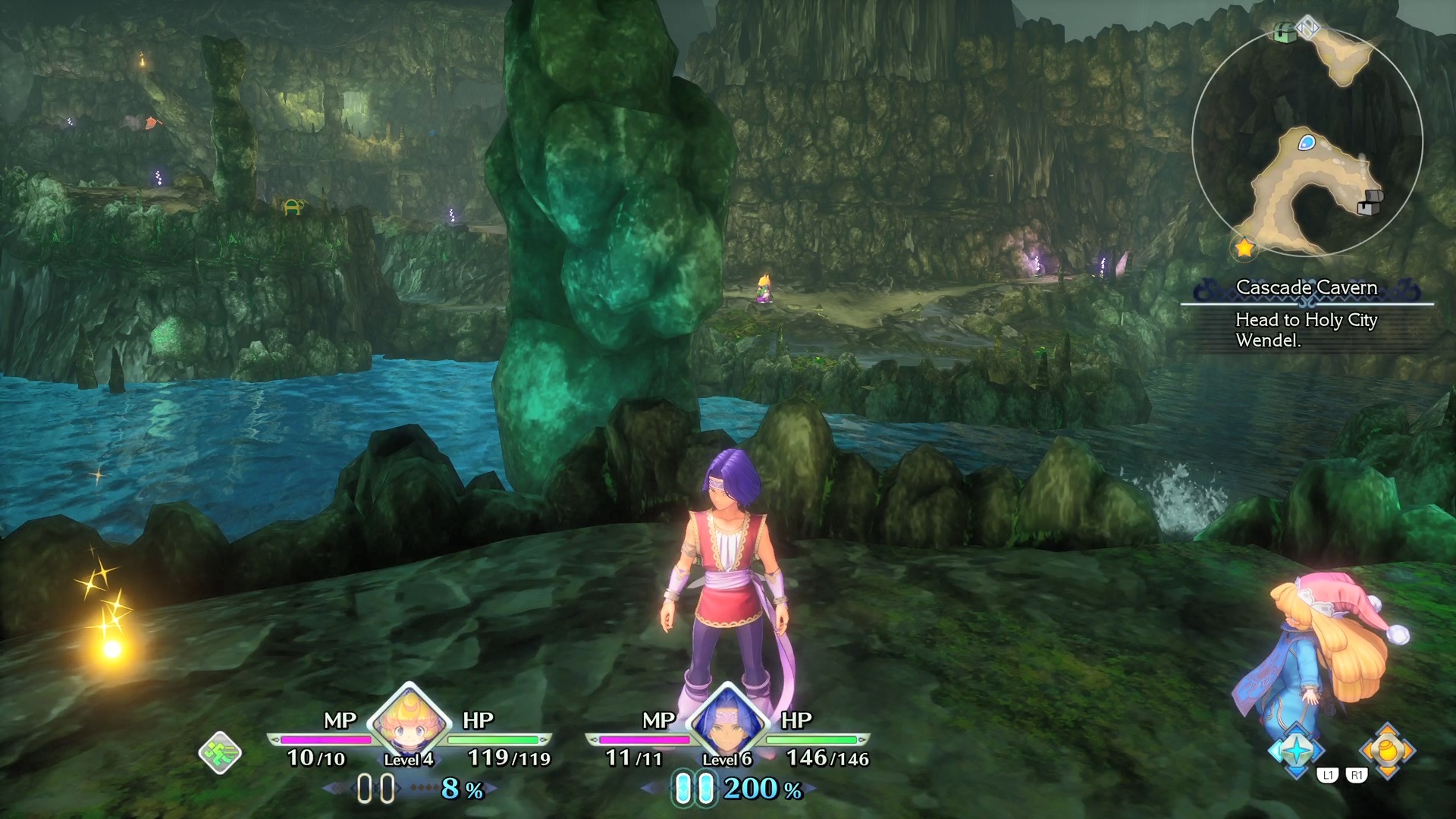Click the north compass marker on minimap
The height and width of the screenshot is (819, 1456).
click(1308, 29)
